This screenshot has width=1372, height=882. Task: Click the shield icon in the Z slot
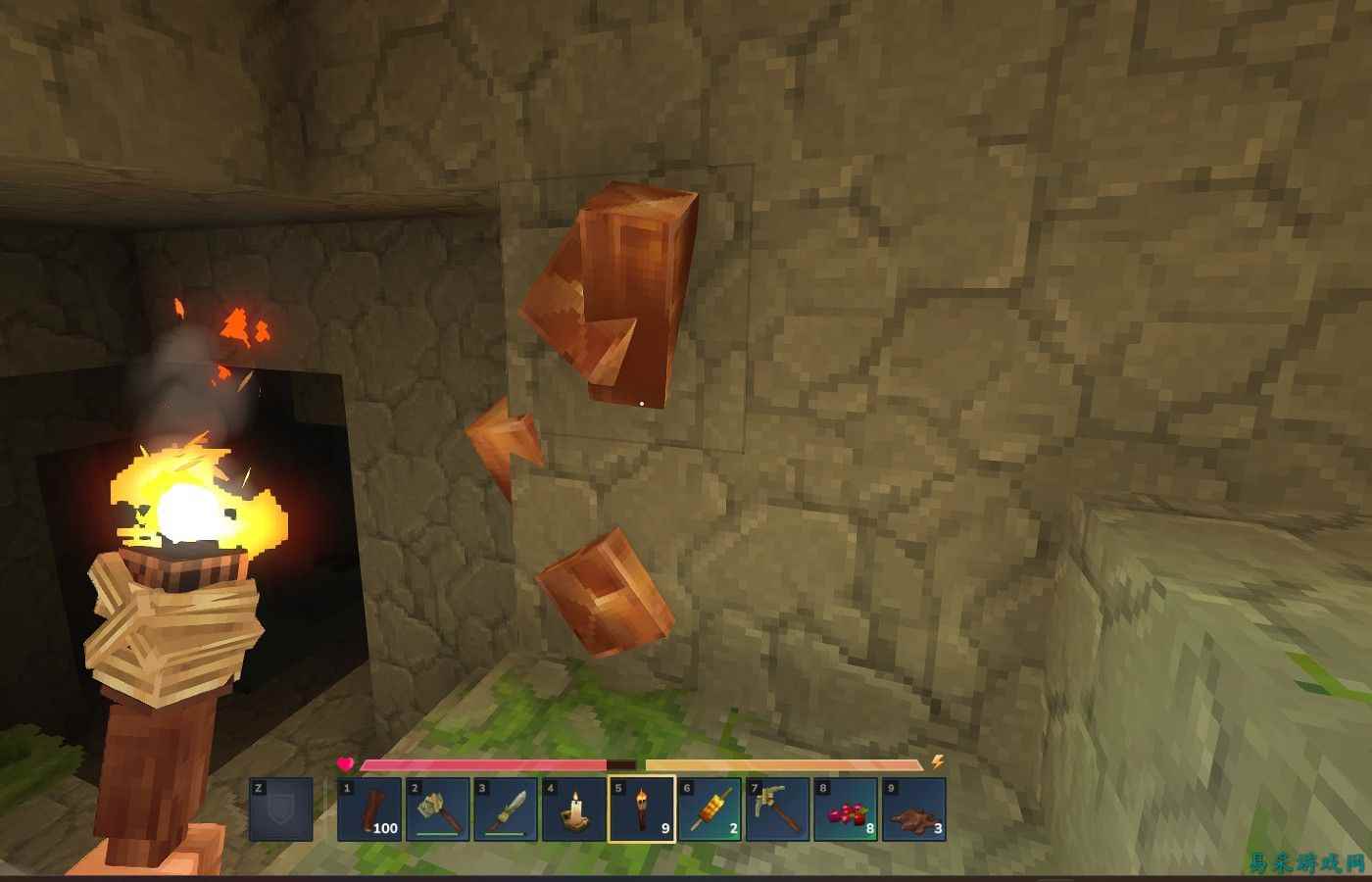point(283,811)
